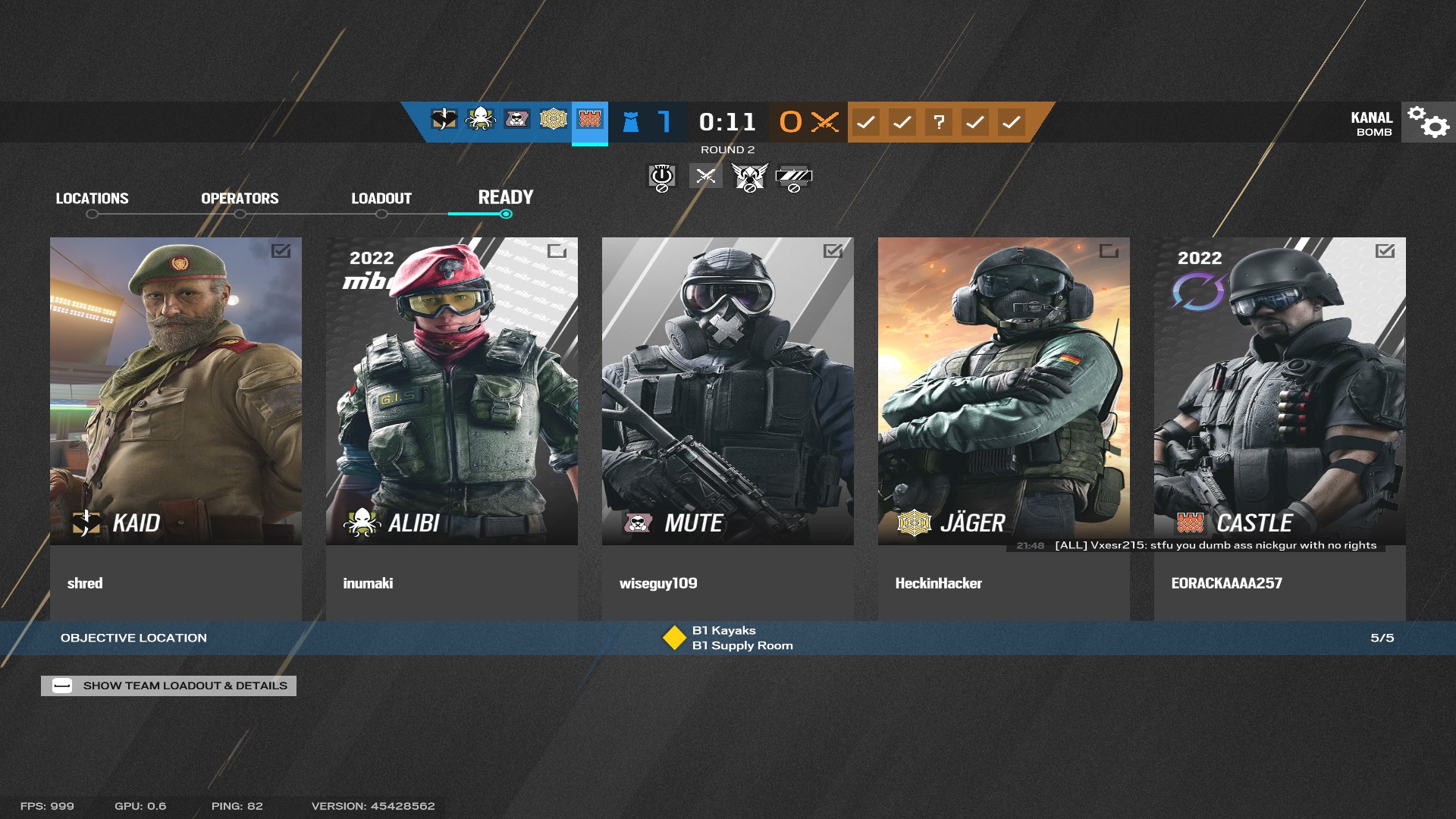The width and height of the screenshot is (1456, 819).
Task: Click the banned winged emblem icon below Round 2
Action: pyautogui.click(x=749, y=177)
